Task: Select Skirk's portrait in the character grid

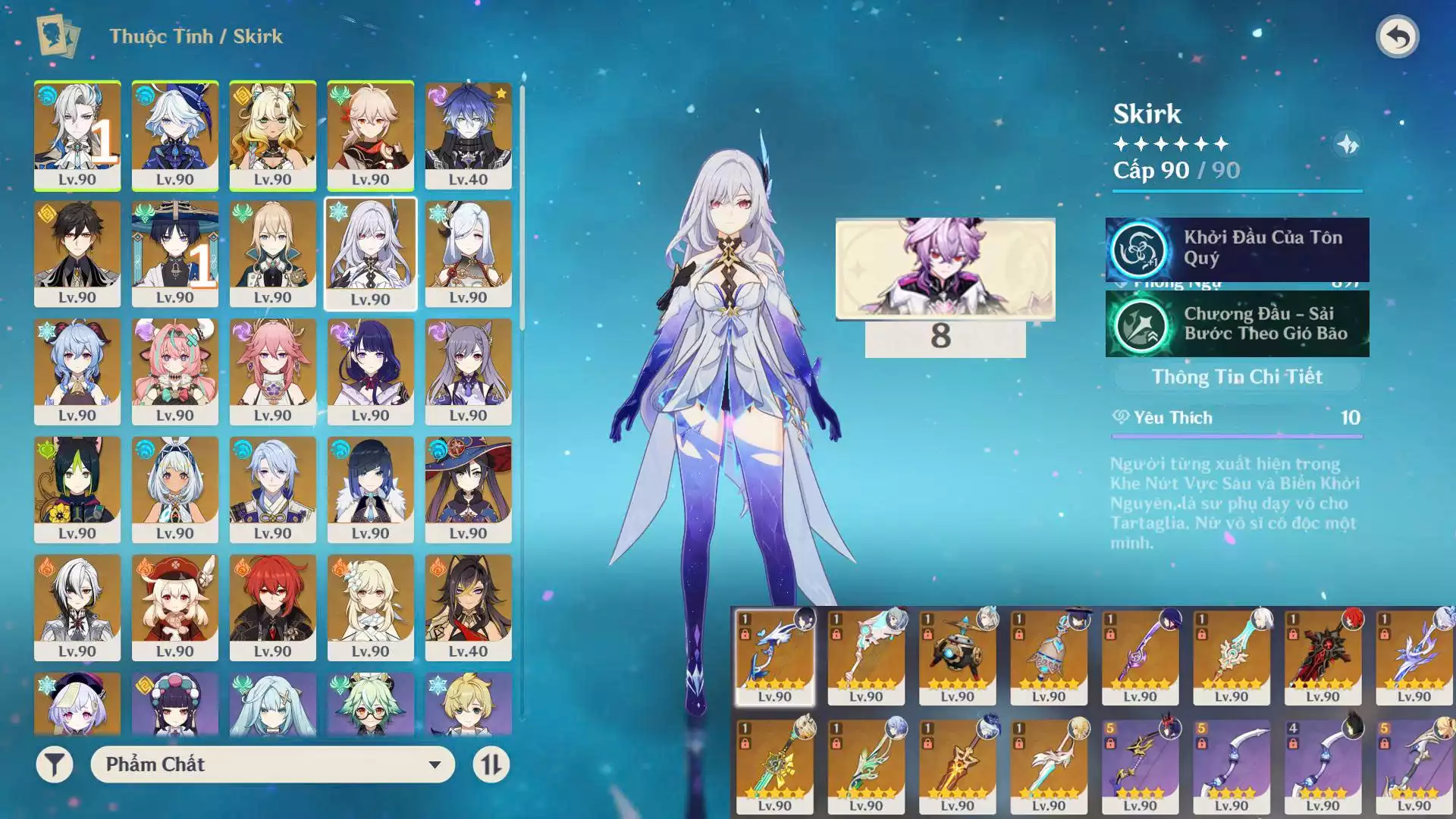Action: pyautogui.click(x=370, y=253)
